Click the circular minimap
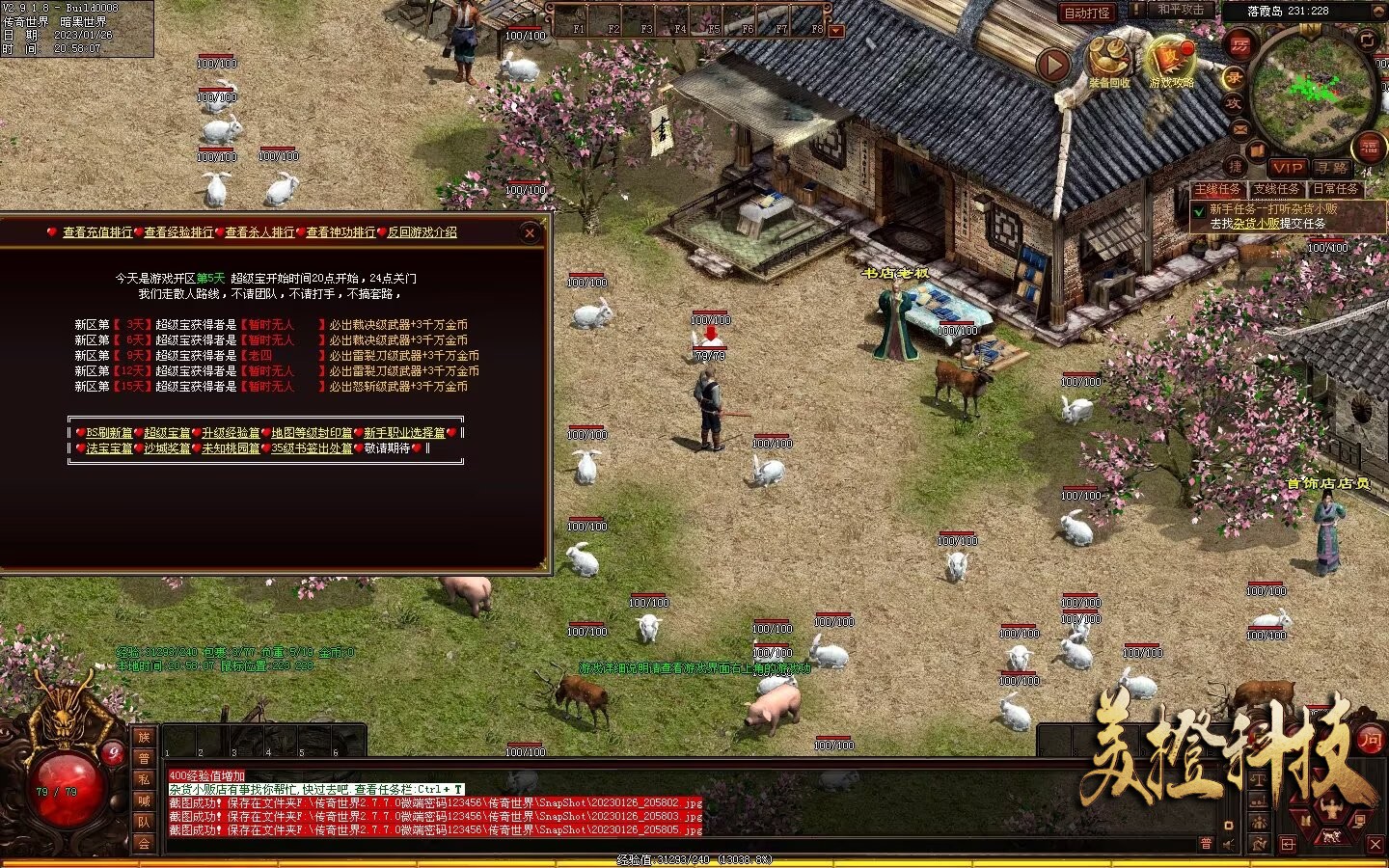This screenshot has height=868, width=1389. 1312,92
